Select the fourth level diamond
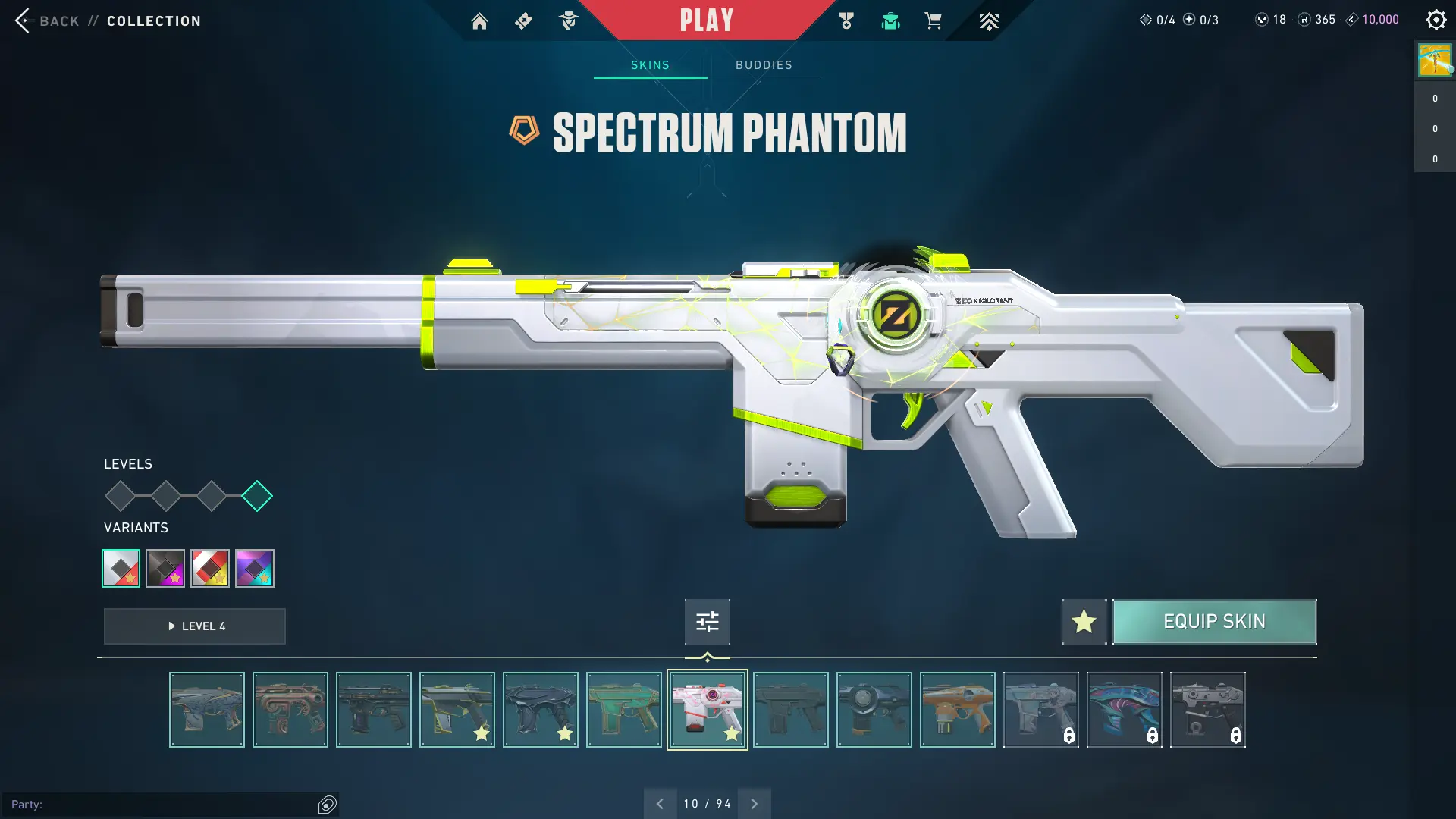The height and width of the screenshot is (819, 1456). click(x=257, y=496)
